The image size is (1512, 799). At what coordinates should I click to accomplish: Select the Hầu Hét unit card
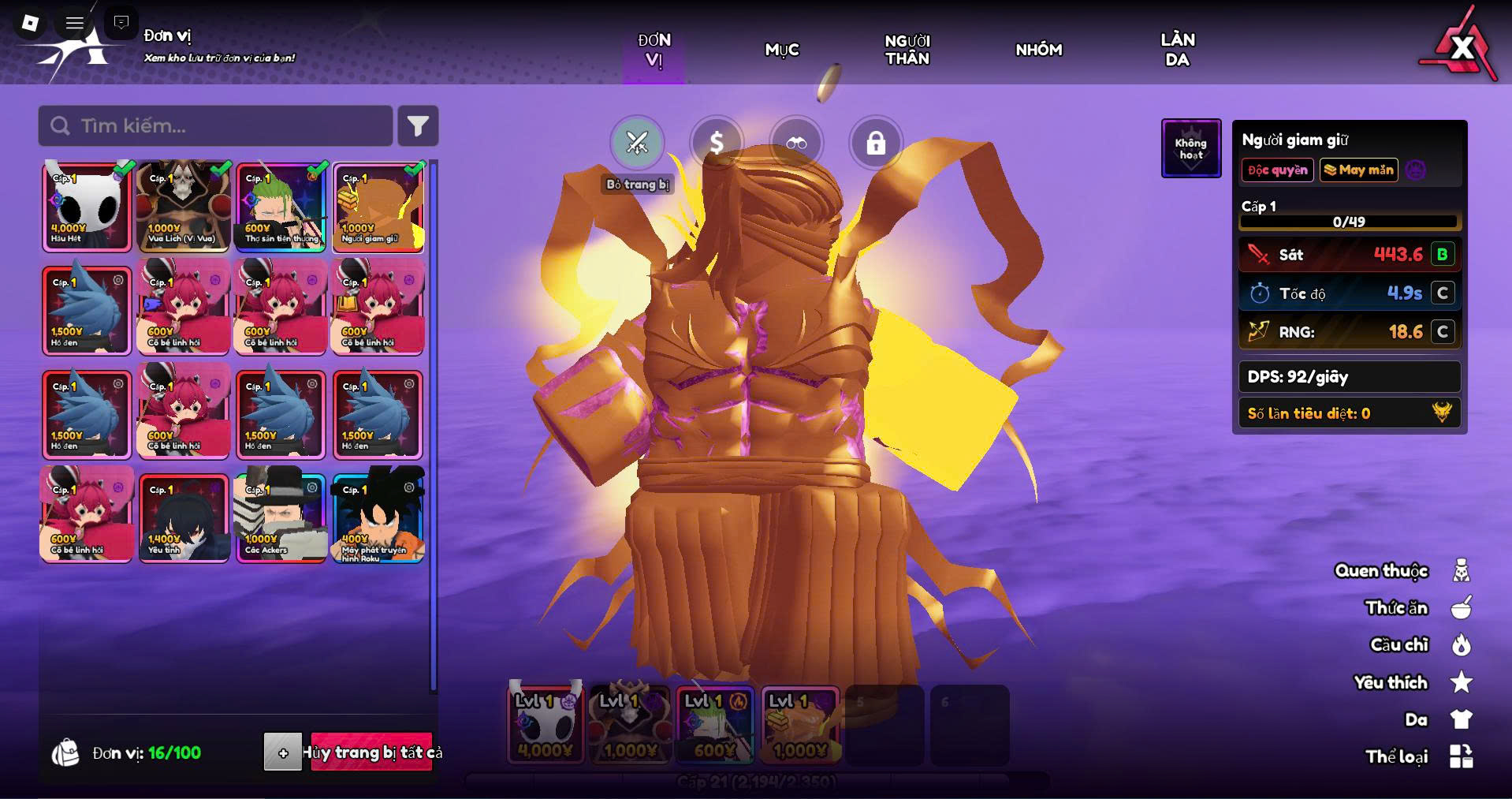87,207
